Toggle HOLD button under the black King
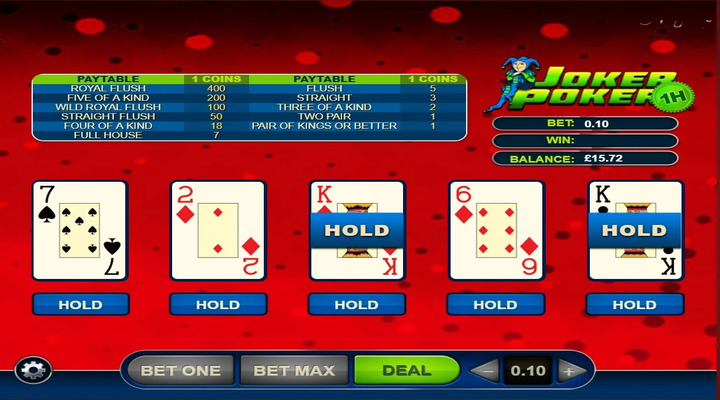 pyautogui.click(x=633, y=304)
